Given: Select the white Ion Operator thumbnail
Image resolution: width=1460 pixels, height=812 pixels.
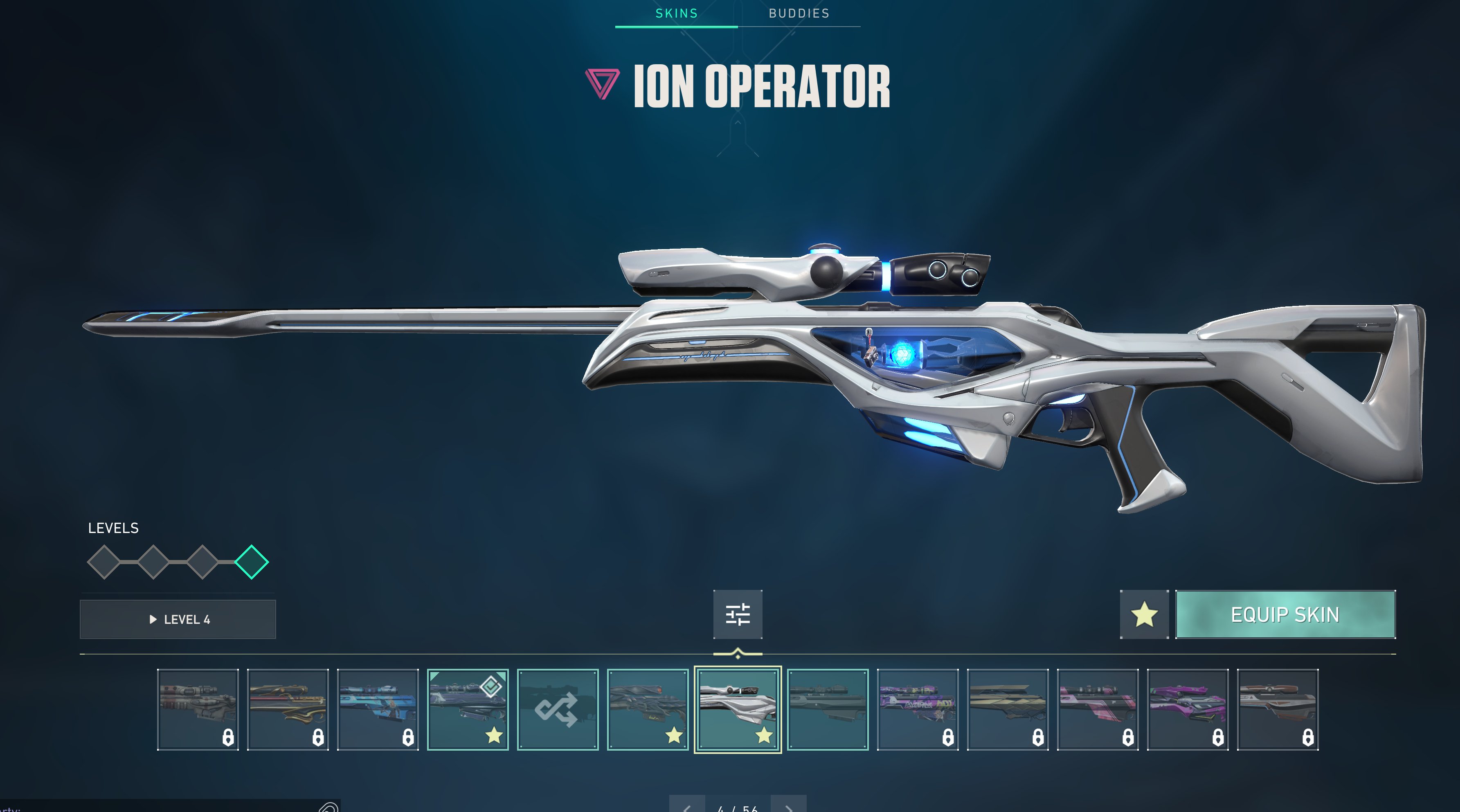Looking at the screenshot, I should click(738, 709).
